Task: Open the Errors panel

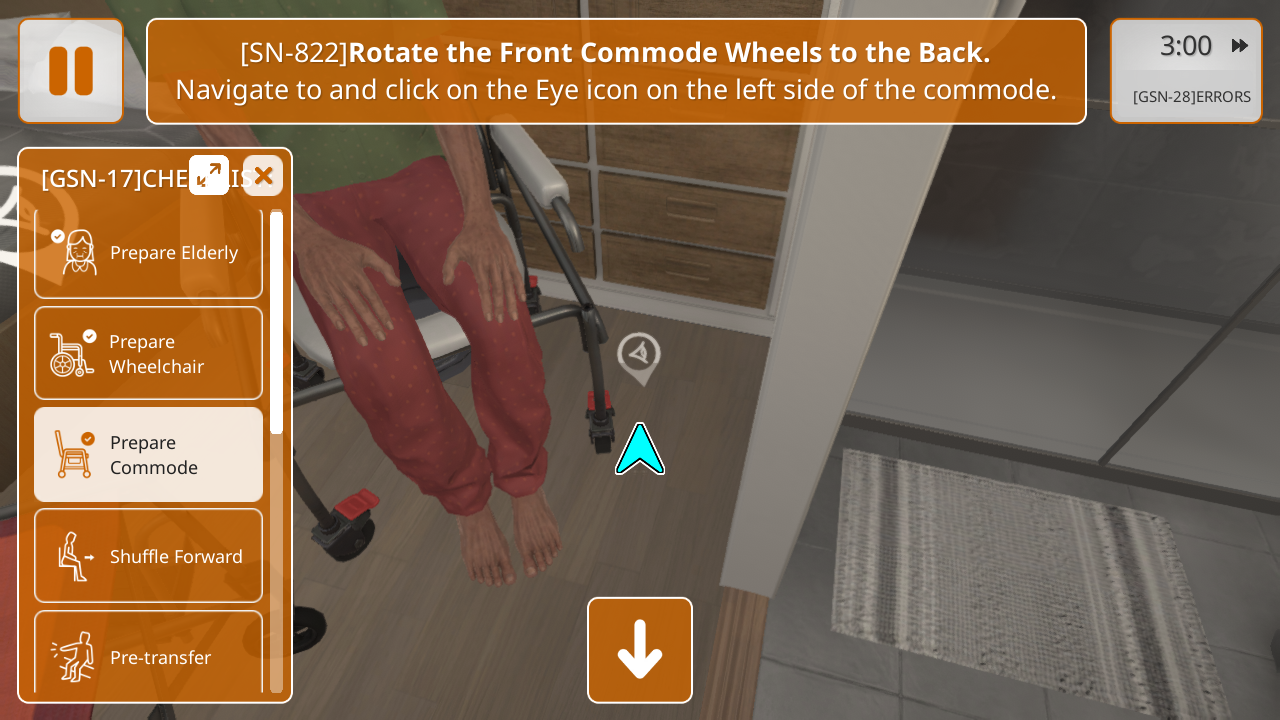Action: (x=1191, y=97)
